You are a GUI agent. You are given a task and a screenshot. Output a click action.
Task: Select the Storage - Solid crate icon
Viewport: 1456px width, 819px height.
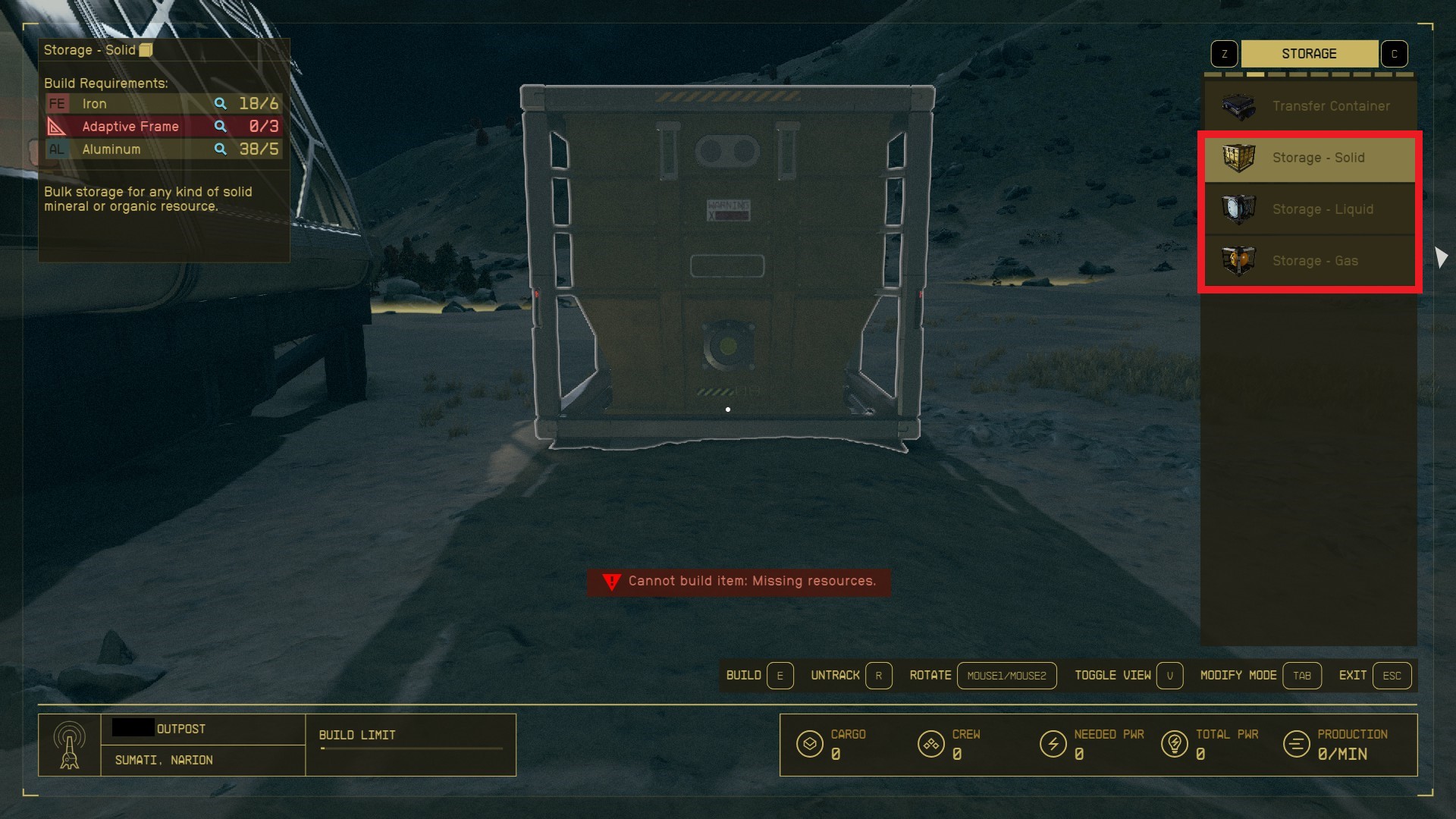1238,158
